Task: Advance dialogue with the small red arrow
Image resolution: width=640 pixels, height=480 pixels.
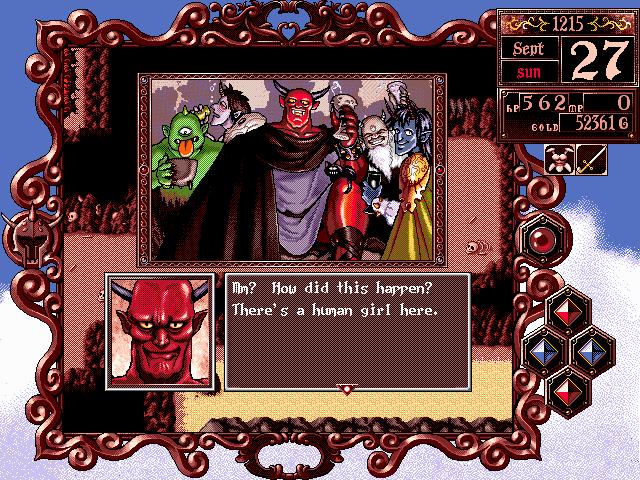Action: [346, 390]
